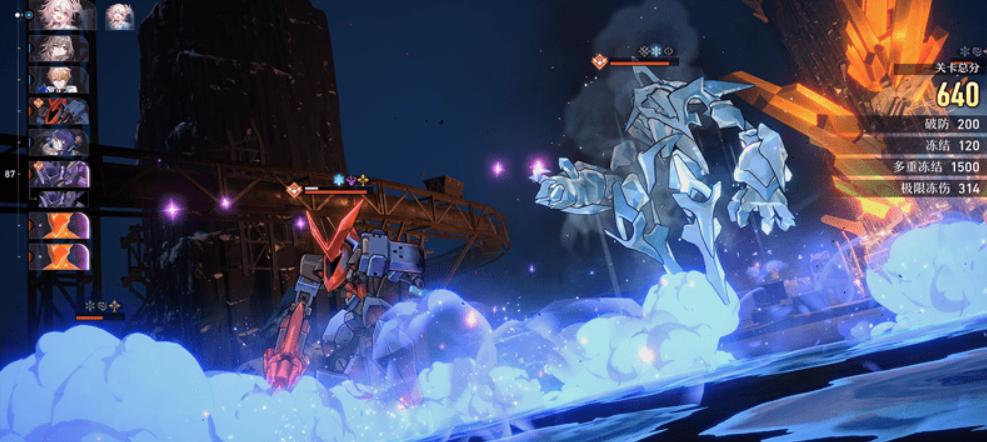Select the purple-haired character's turn portrait
This screenshot has height=442, width=987.
[x=60, y=142]
